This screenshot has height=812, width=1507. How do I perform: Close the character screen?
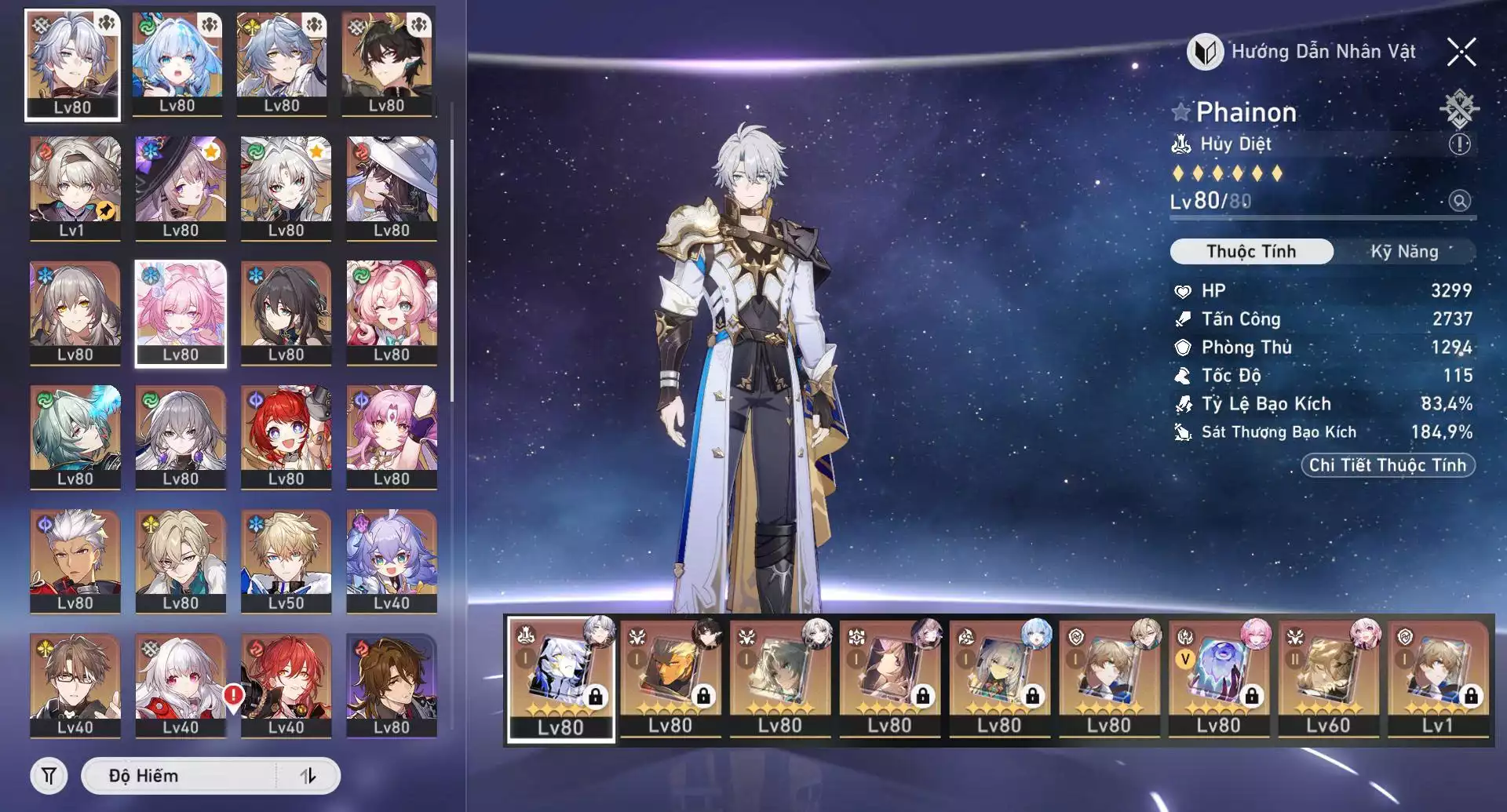tap(1461, 53)
